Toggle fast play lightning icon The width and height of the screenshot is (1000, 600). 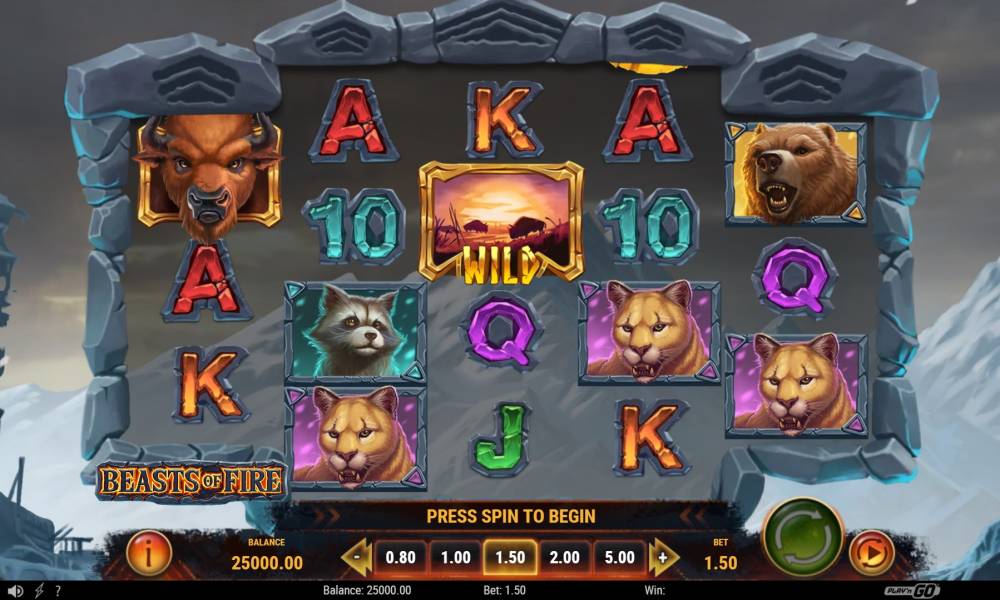point(39,591)
